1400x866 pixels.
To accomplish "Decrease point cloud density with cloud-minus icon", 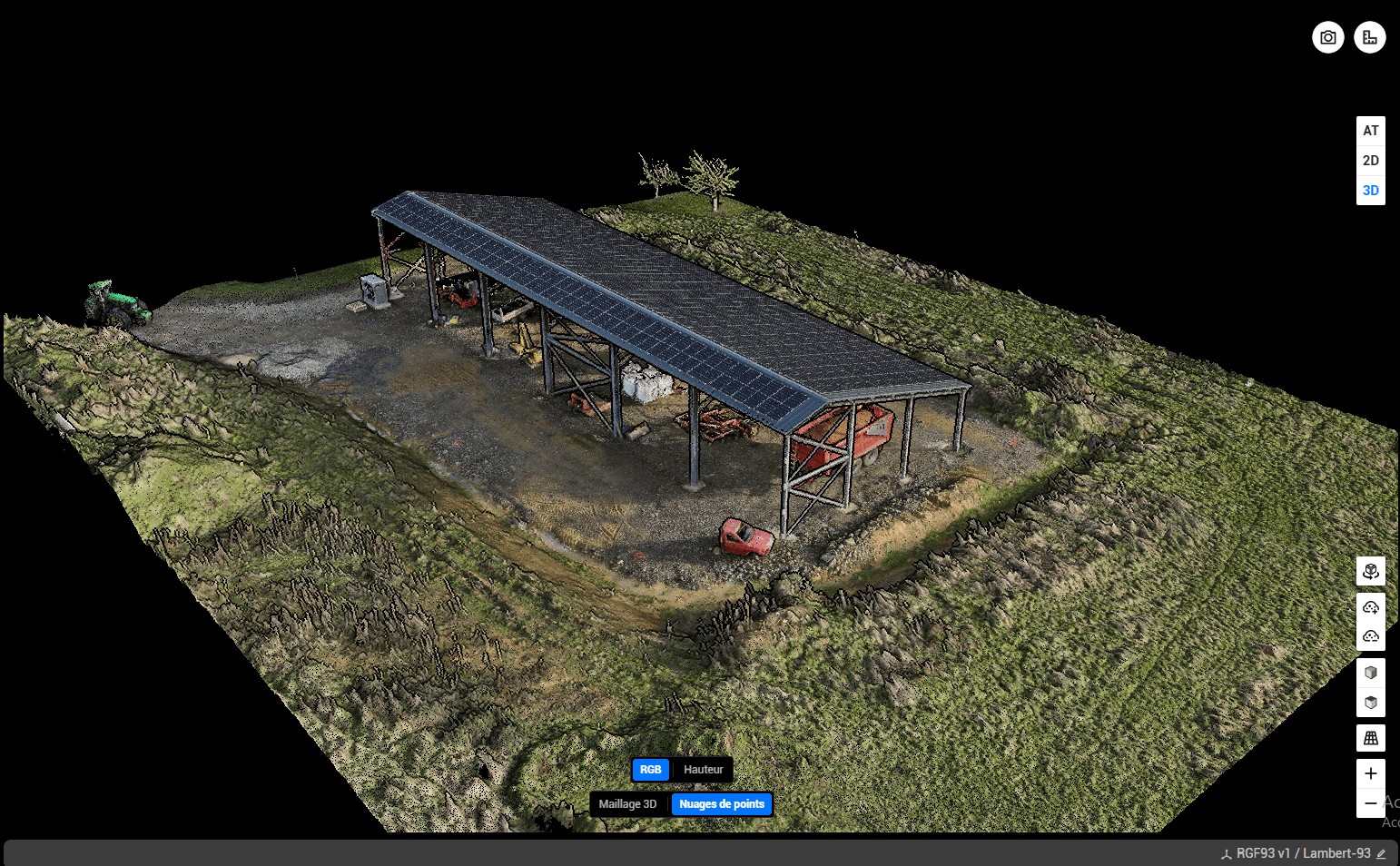I will (1370, 635).
